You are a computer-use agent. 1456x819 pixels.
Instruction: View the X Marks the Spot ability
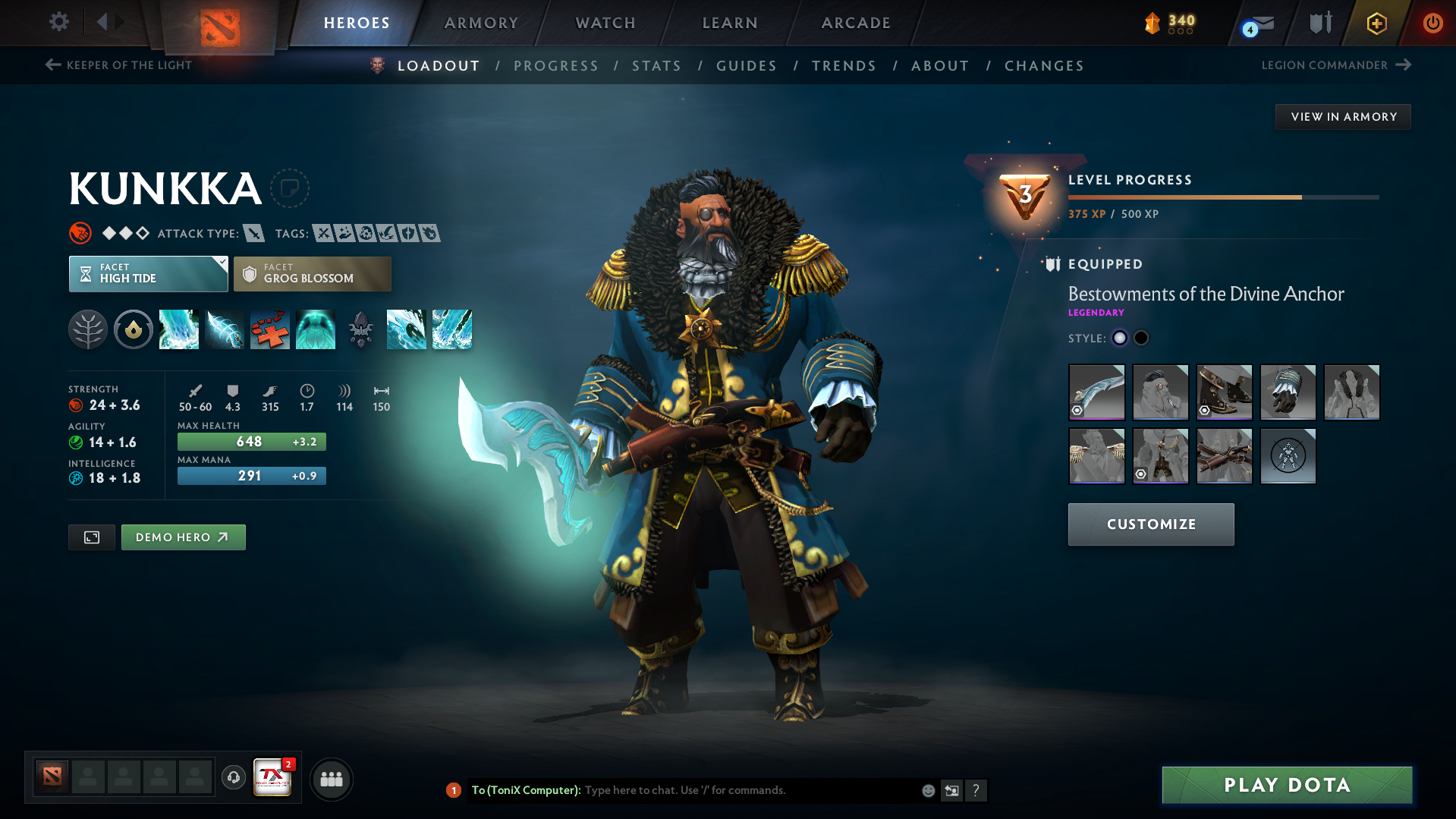270,329
